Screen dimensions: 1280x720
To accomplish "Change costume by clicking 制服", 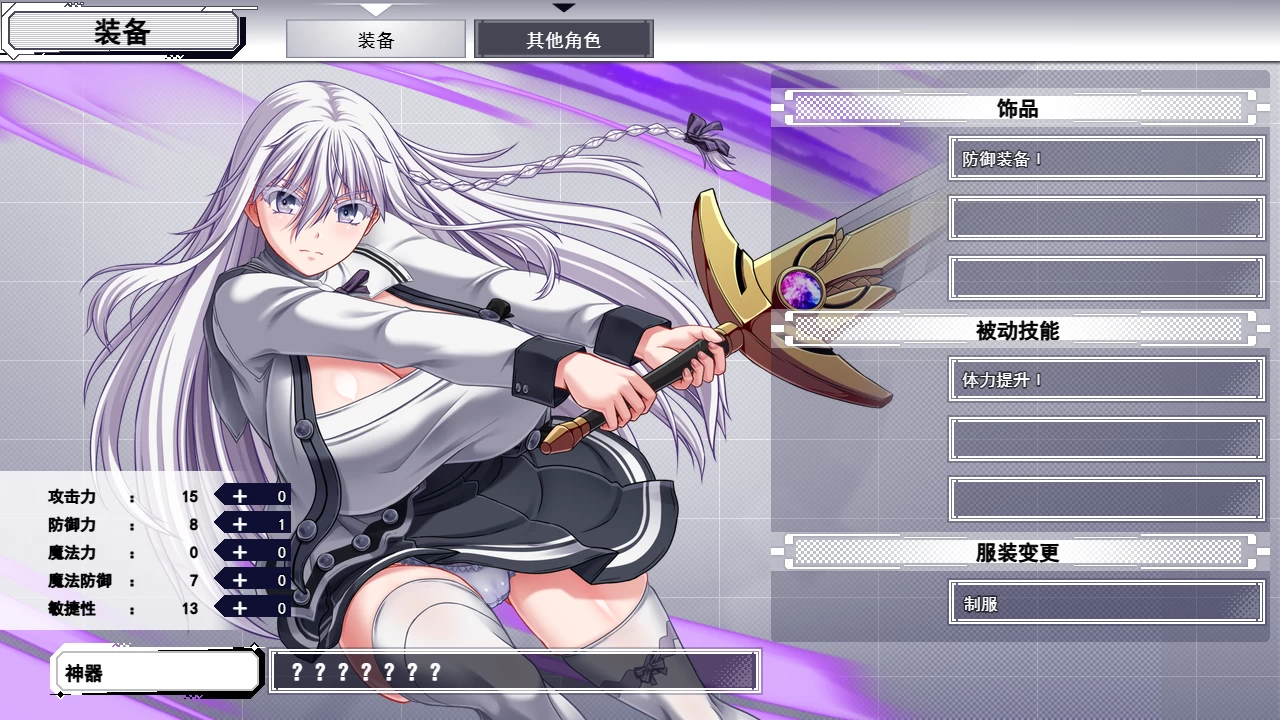I will coord(1106,604).
